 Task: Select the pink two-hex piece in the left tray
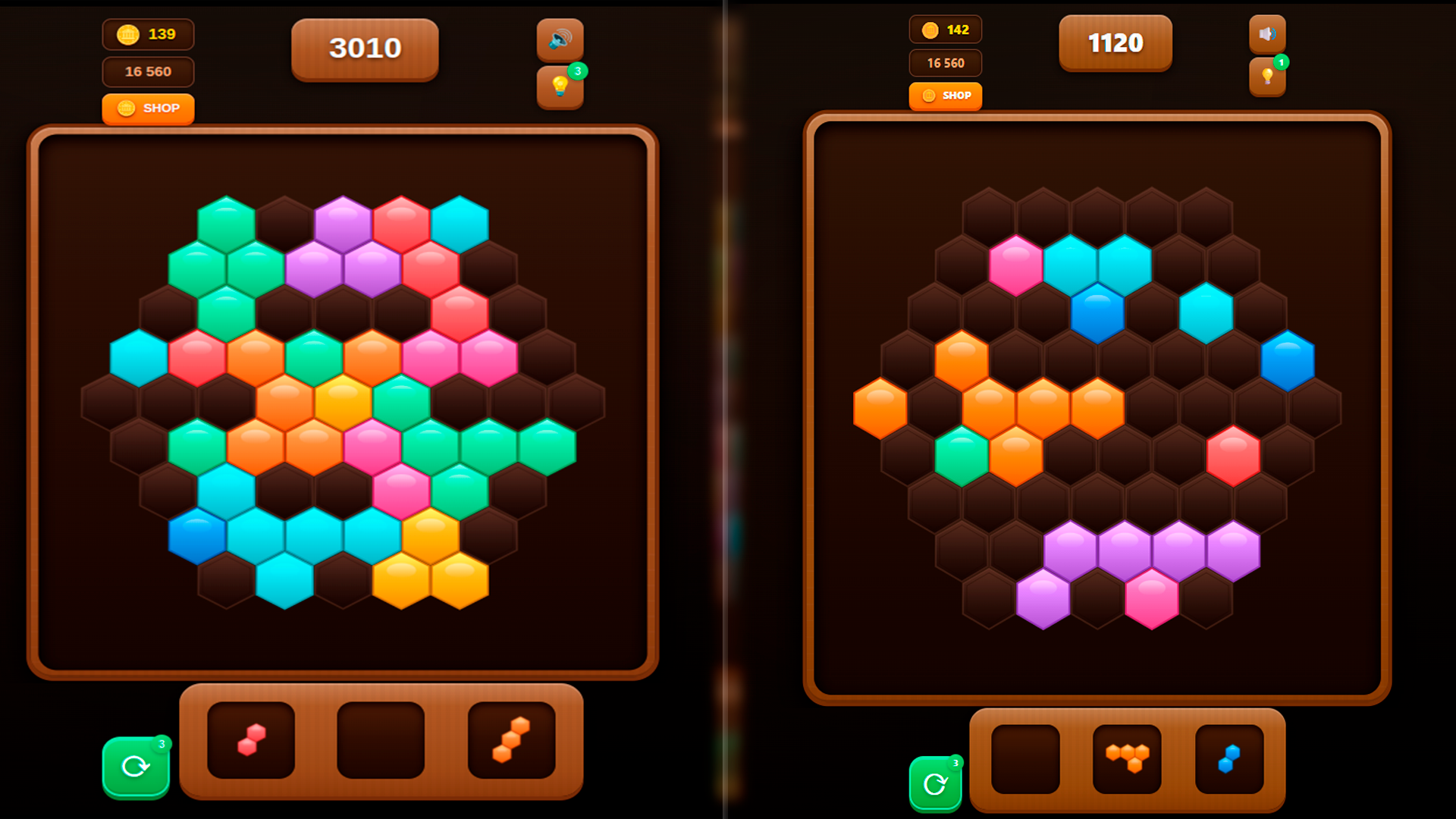tap(251, 739)
